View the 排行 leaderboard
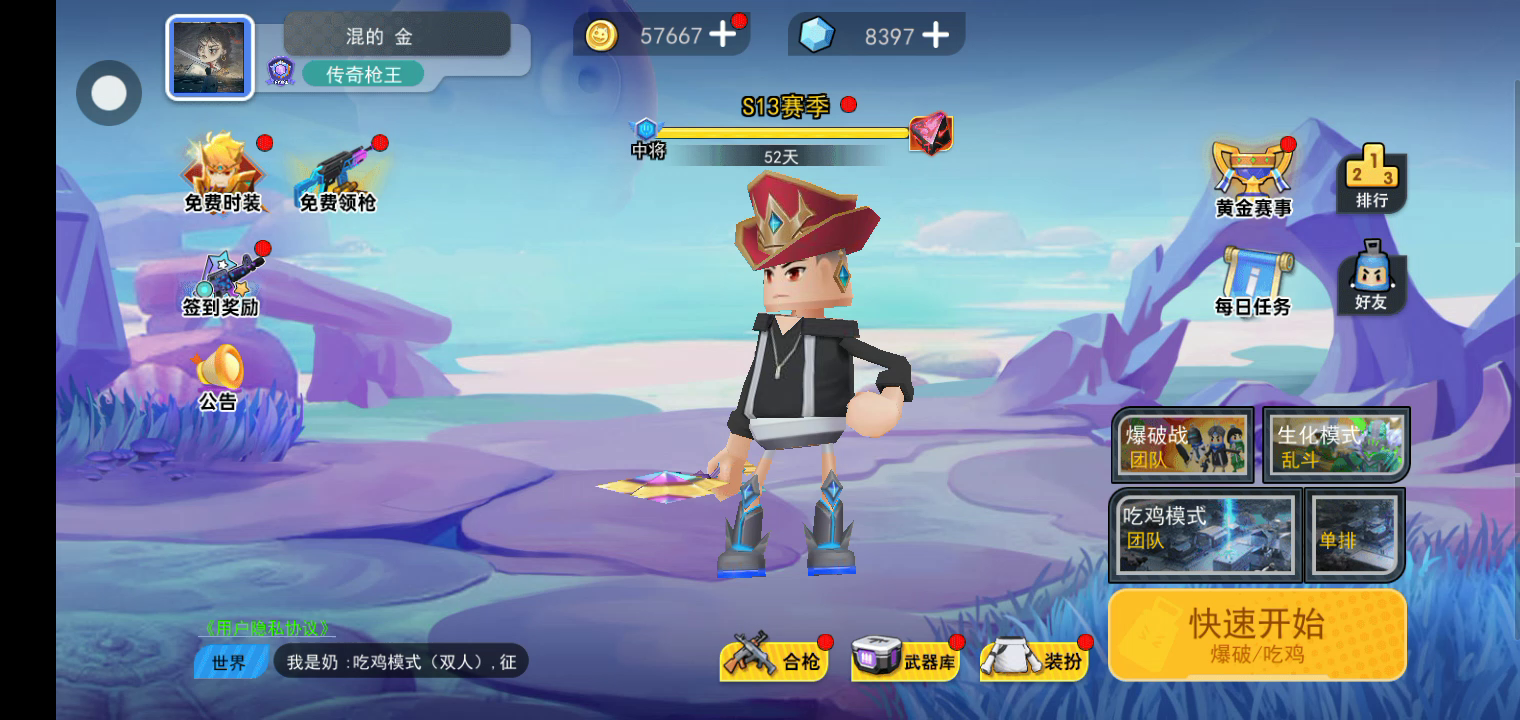Screen dimensions: 1520x720 coord(1372,178)
